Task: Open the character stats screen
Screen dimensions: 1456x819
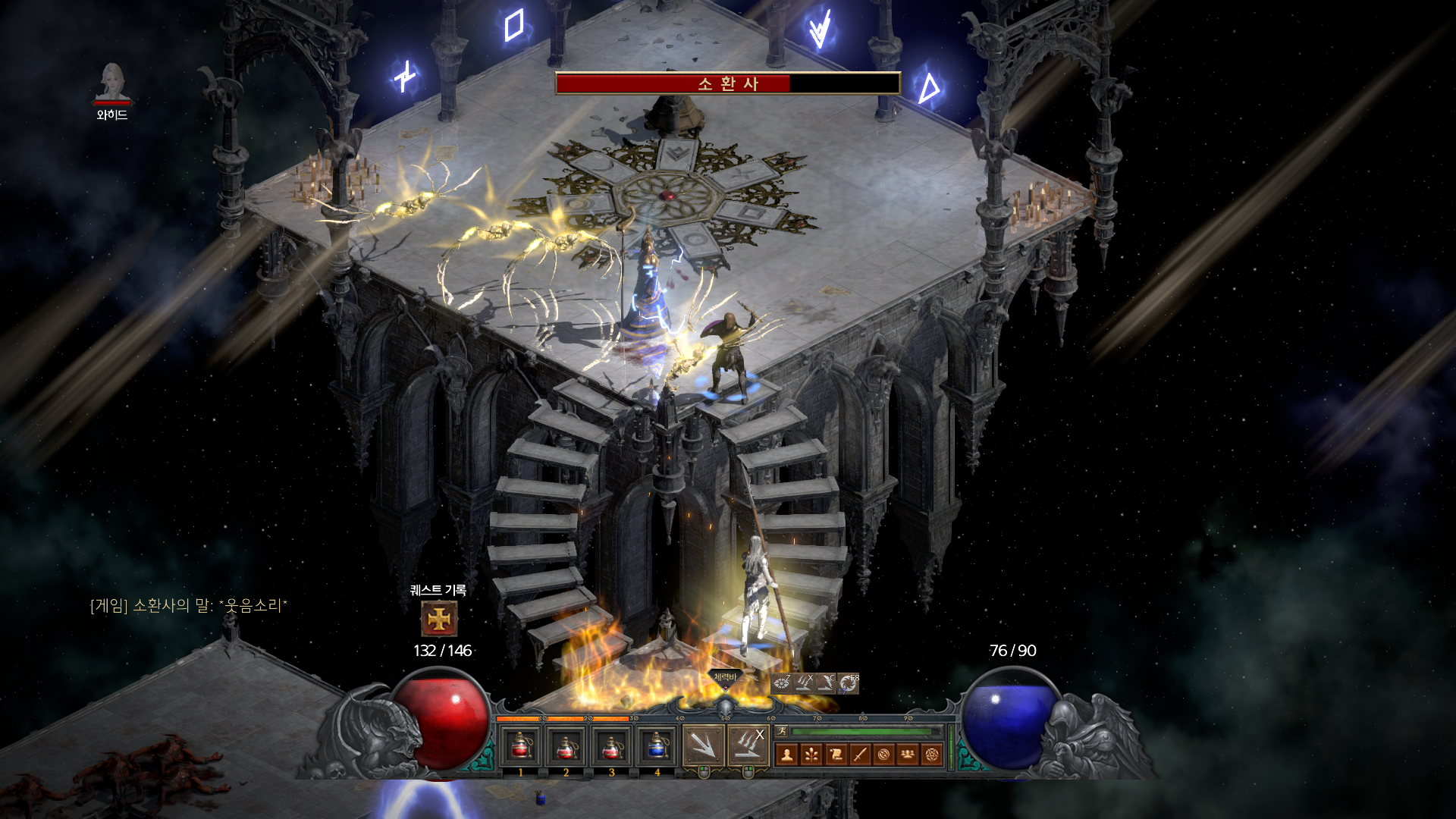Action: [787, 755]
